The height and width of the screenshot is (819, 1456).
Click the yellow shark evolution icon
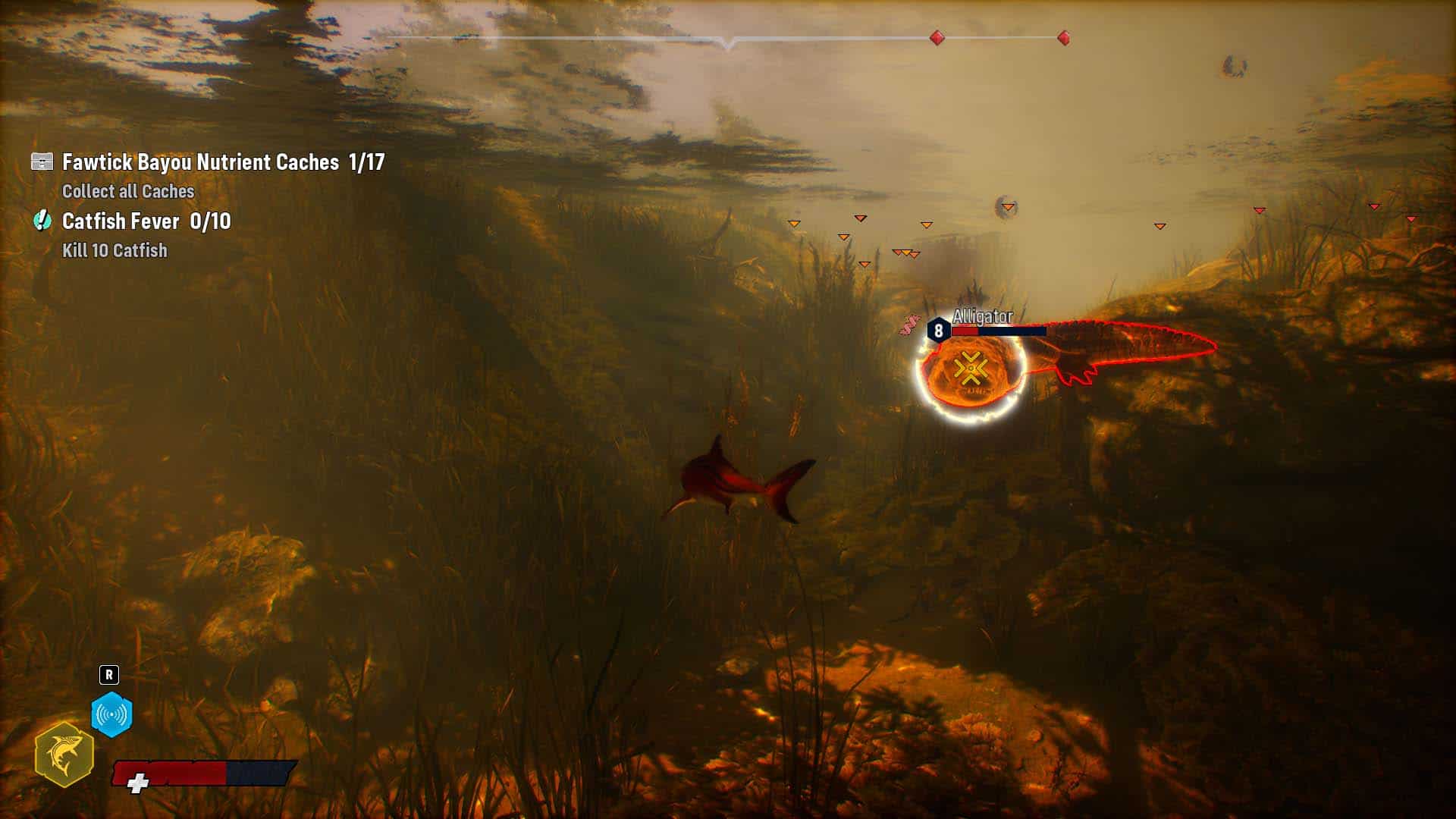pos(64,755)
